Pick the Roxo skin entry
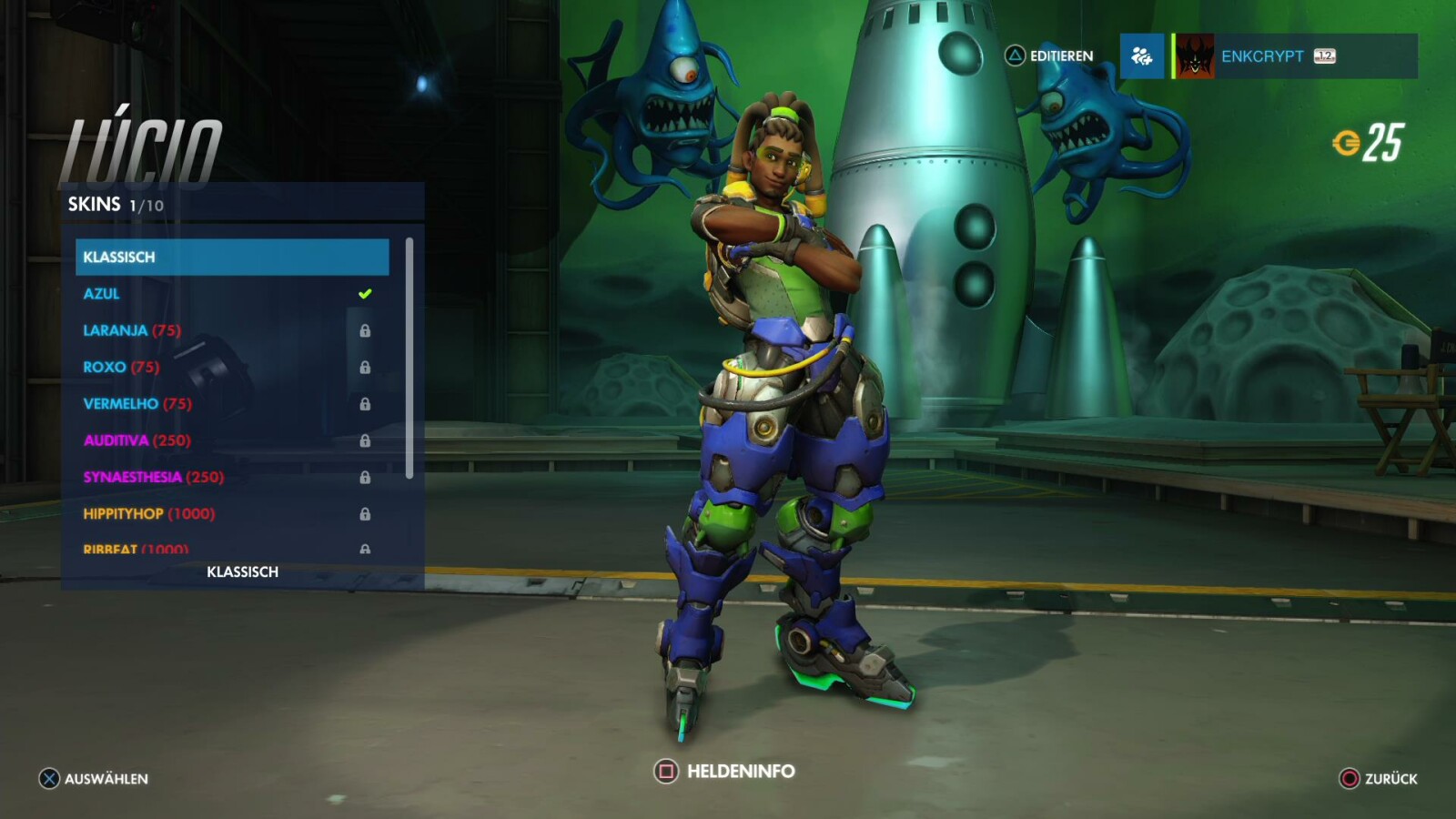The width and height of the screenshot is (1456, 819). coord(232,367)
